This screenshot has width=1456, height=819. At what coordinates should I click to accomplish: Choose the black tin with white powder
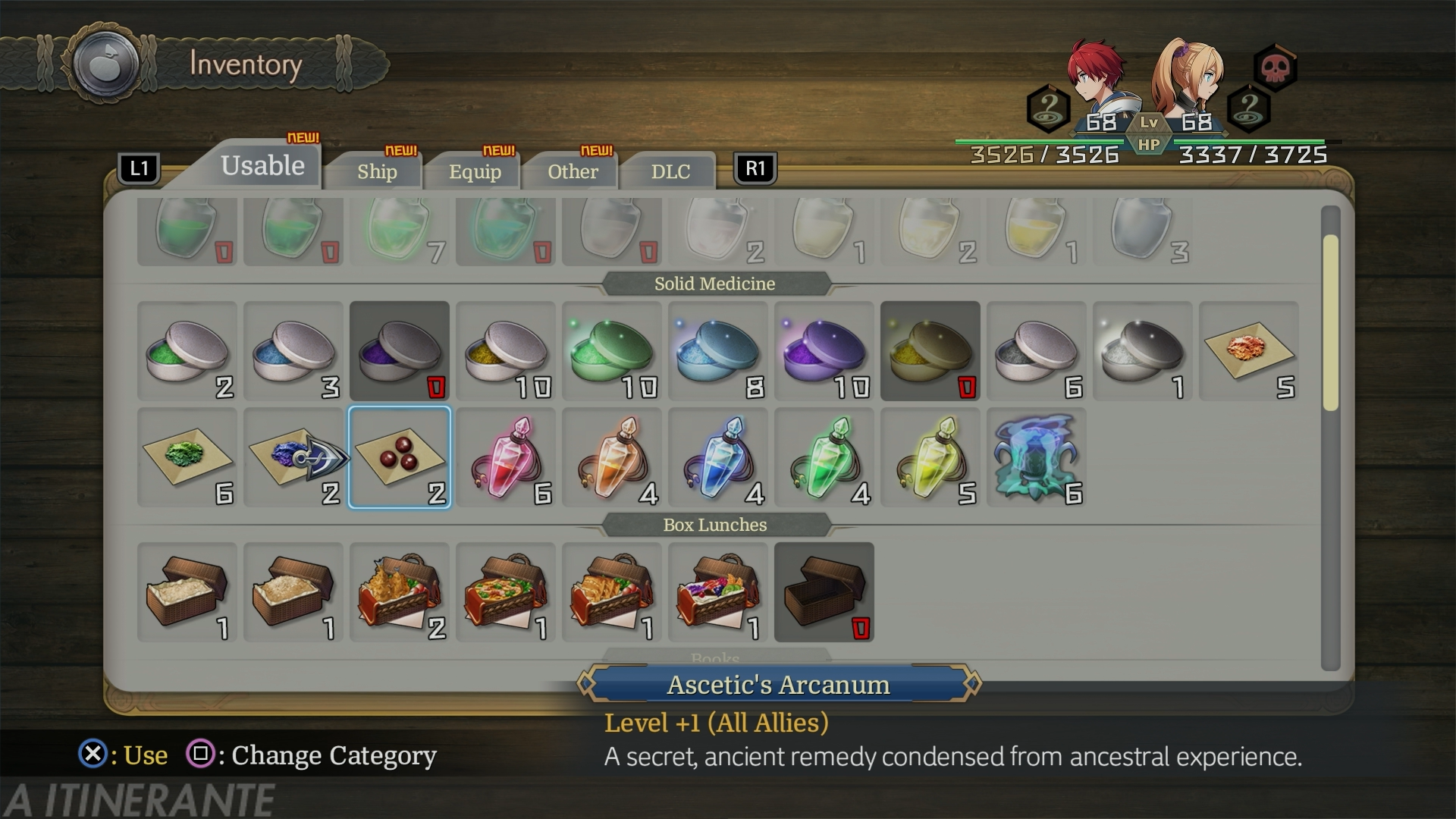click(x=1143, y=351)
